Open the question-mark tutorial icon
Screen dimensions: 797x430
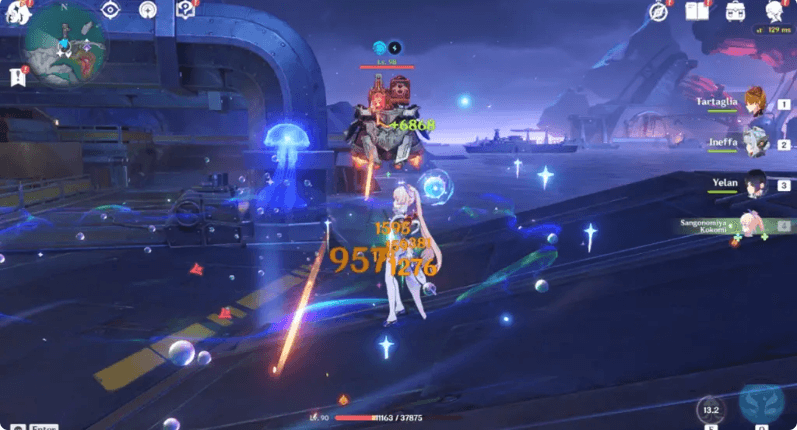(x=184, y=10)
